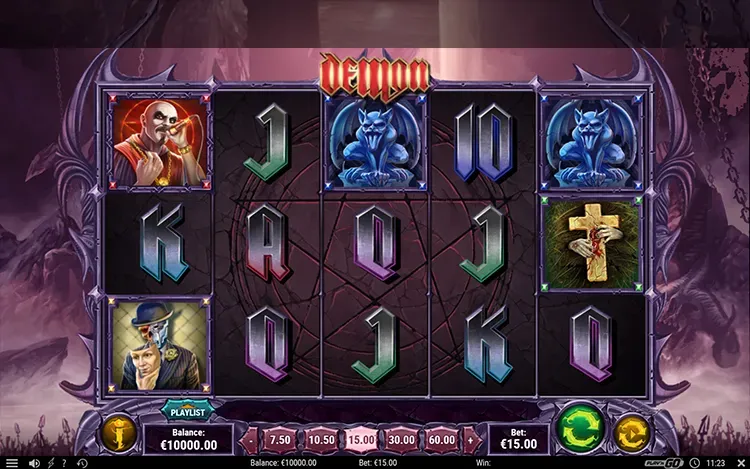Viewport: 750px width, 469px height.
Task: Set the bet to 30.00
Action: pyautogui.click(x=401, y=438)
